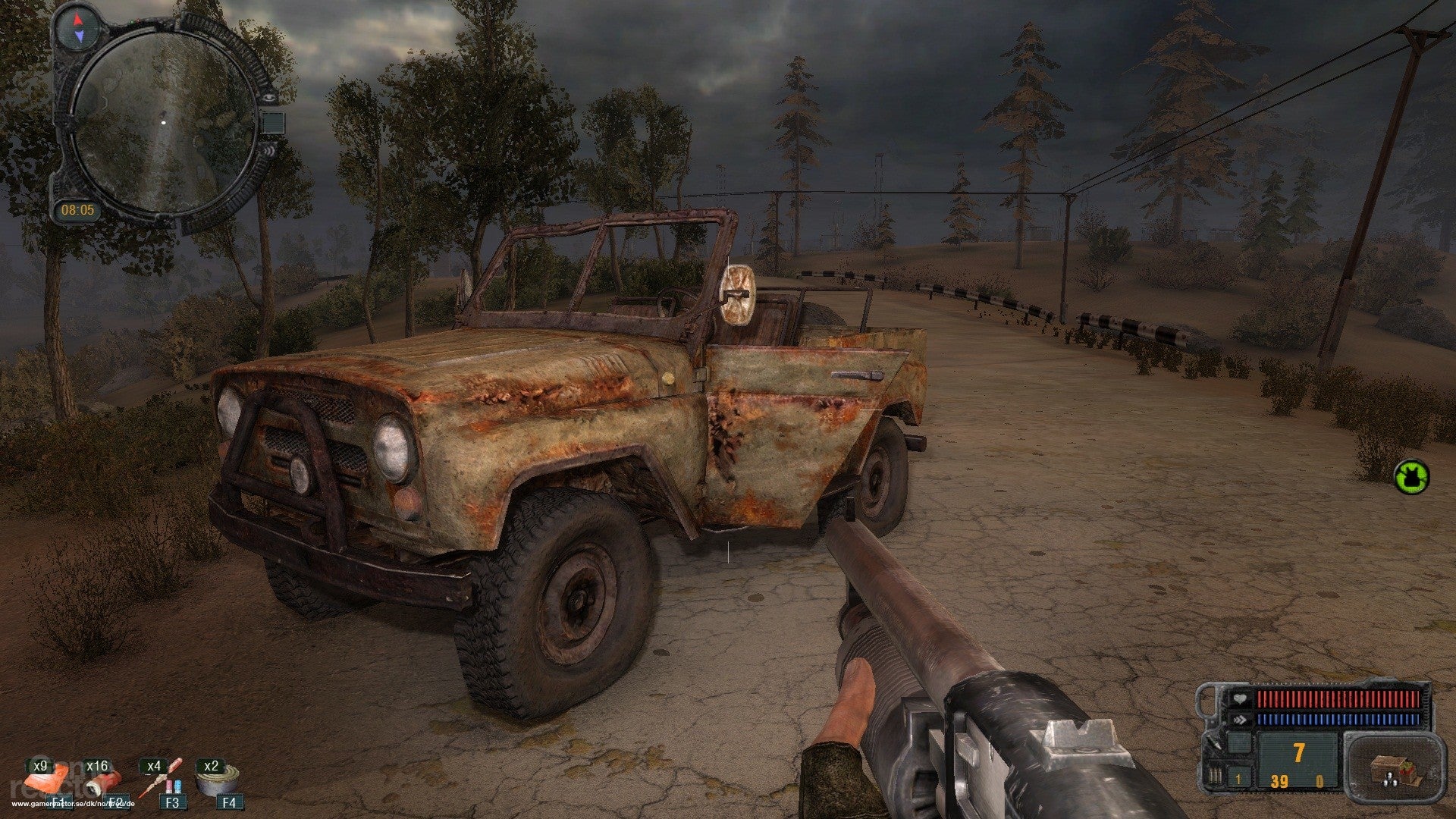
Task: Click the sprint chevrons beside the stamina bar
Action: click(x=1240, y=719)
